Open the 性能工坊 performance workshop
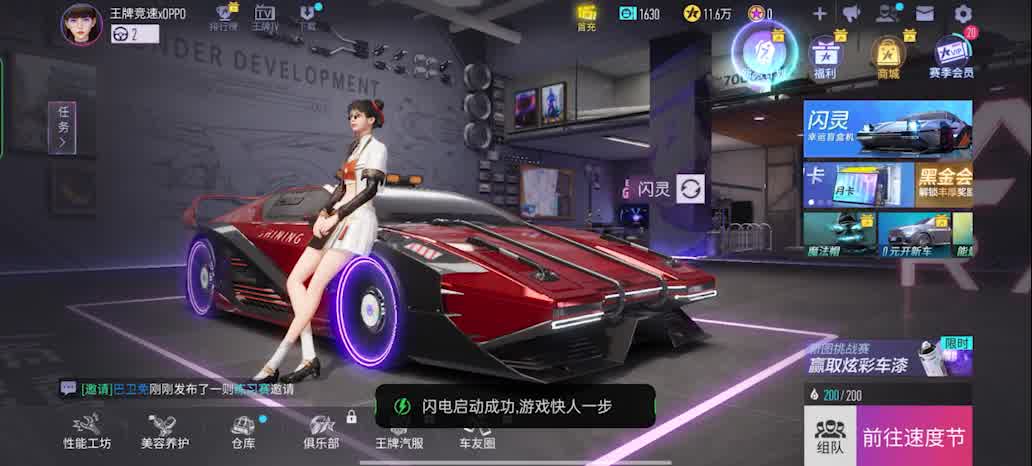 [87, 432]
